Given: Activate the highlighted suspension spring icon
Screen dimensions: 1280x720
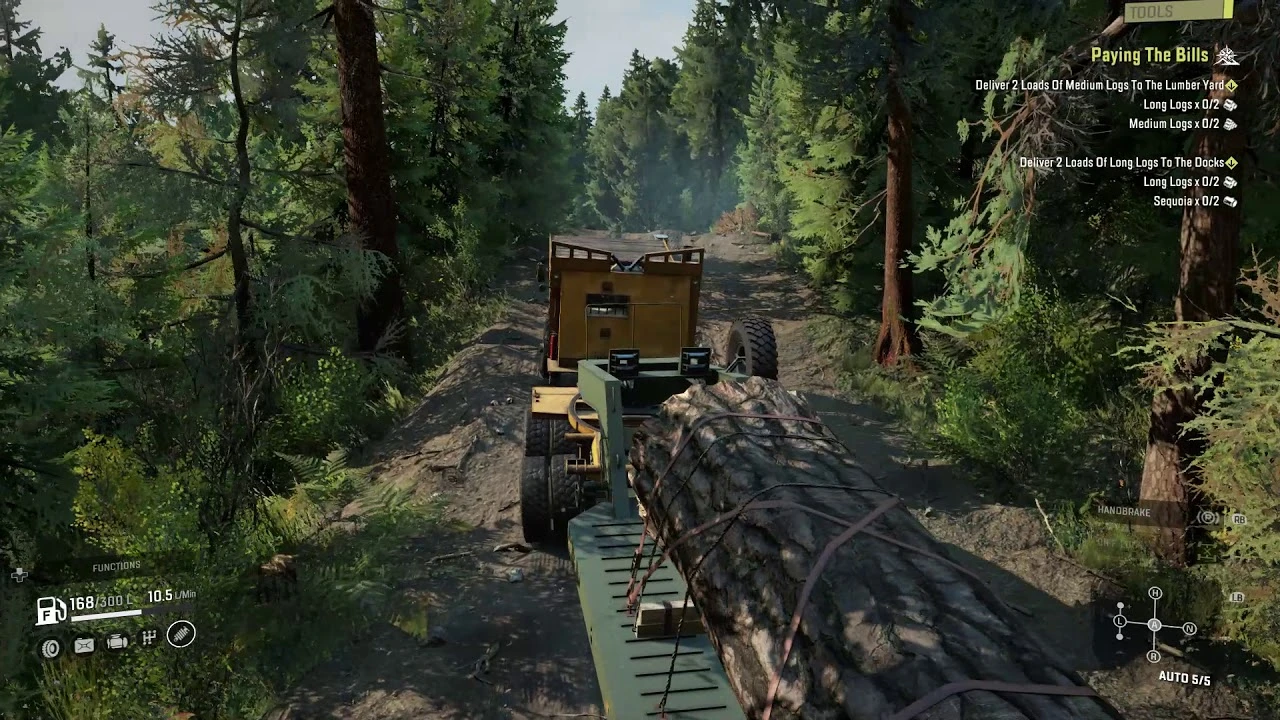Looking at the screenshot, I should point(181,635).
